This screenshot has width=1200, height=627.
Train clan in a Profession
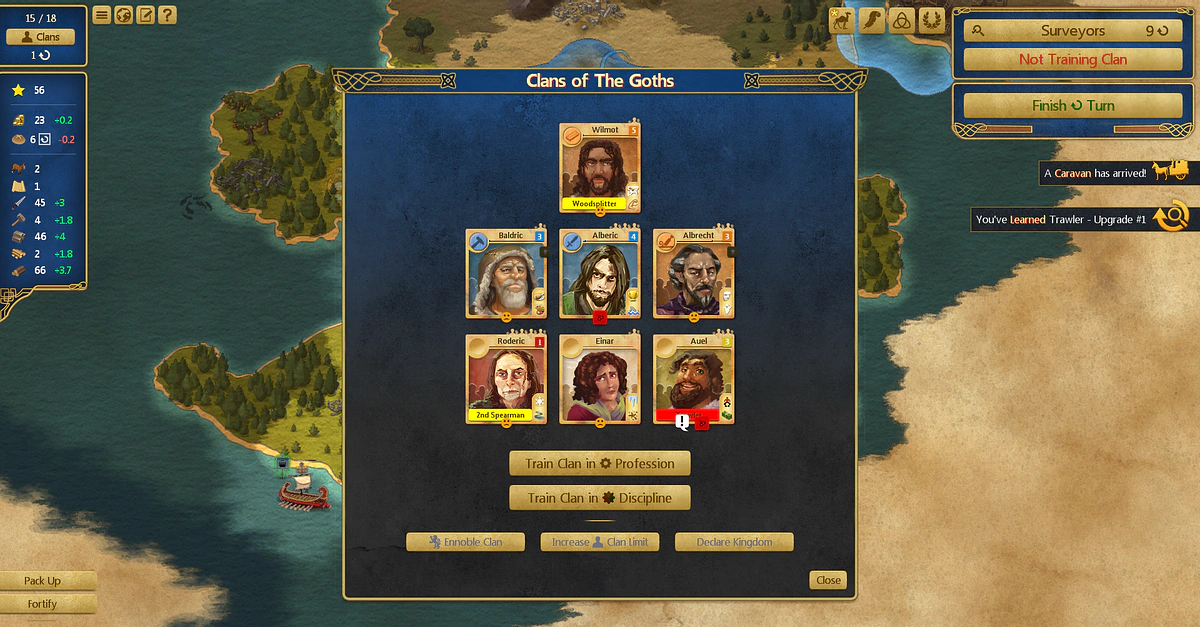click(x=599, y=464)
